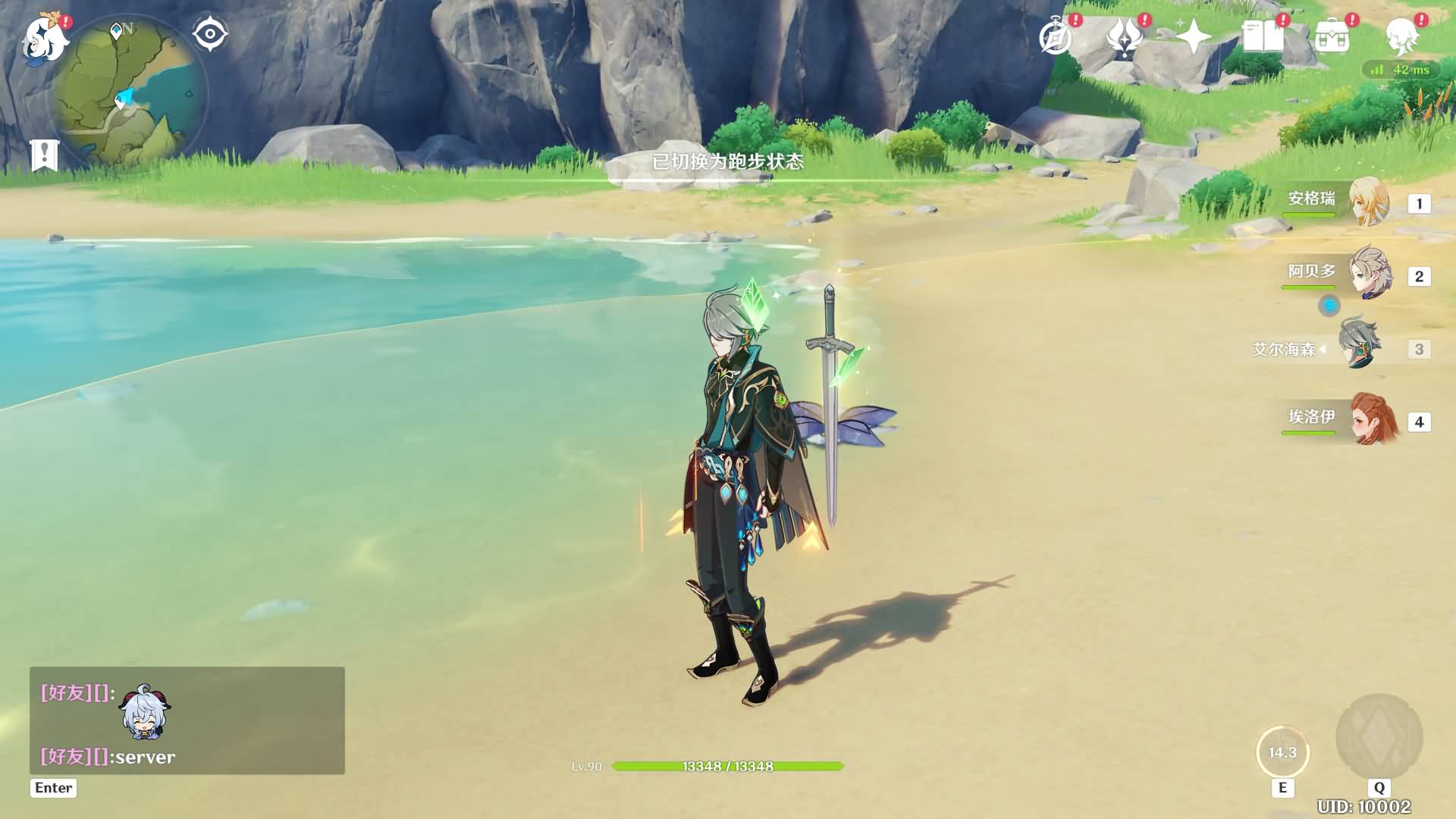The height and width of the screenshot is (819, 1456).
Task: Open the wish star icon
Action: pyautogui.click(x=1193, y=36)
